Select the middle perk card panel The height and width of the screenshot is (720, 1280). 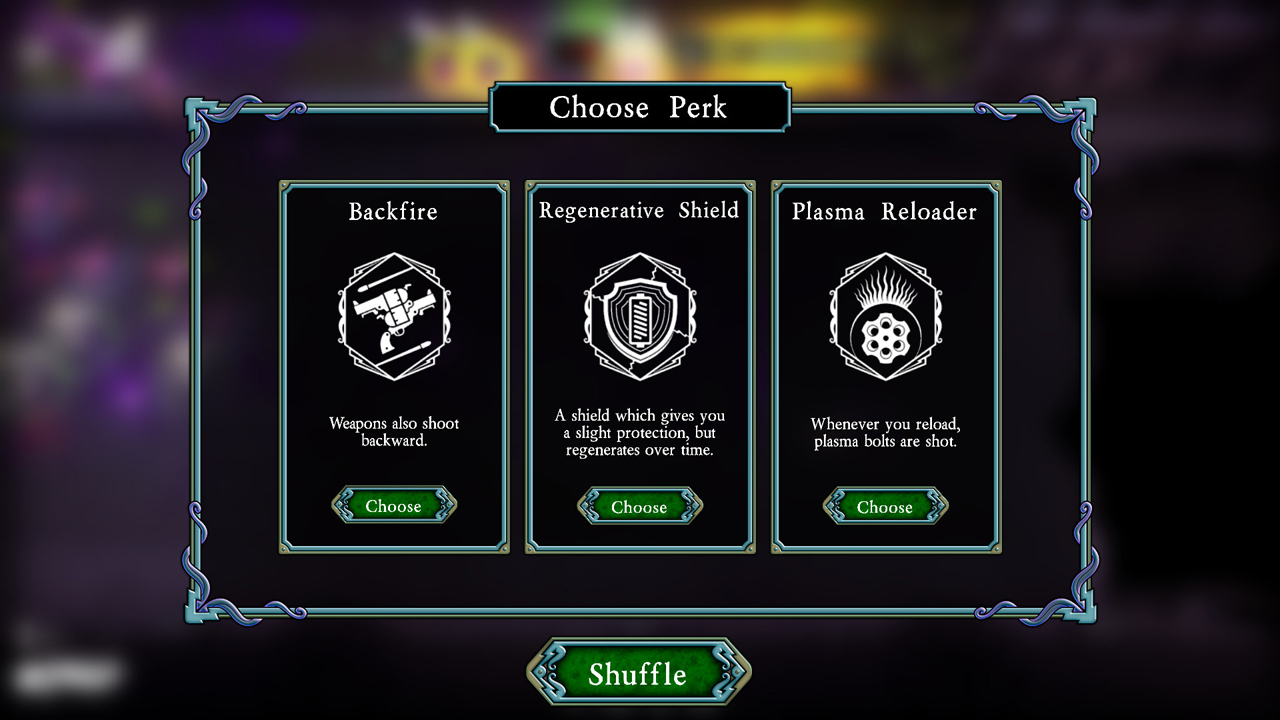point(639,365)
